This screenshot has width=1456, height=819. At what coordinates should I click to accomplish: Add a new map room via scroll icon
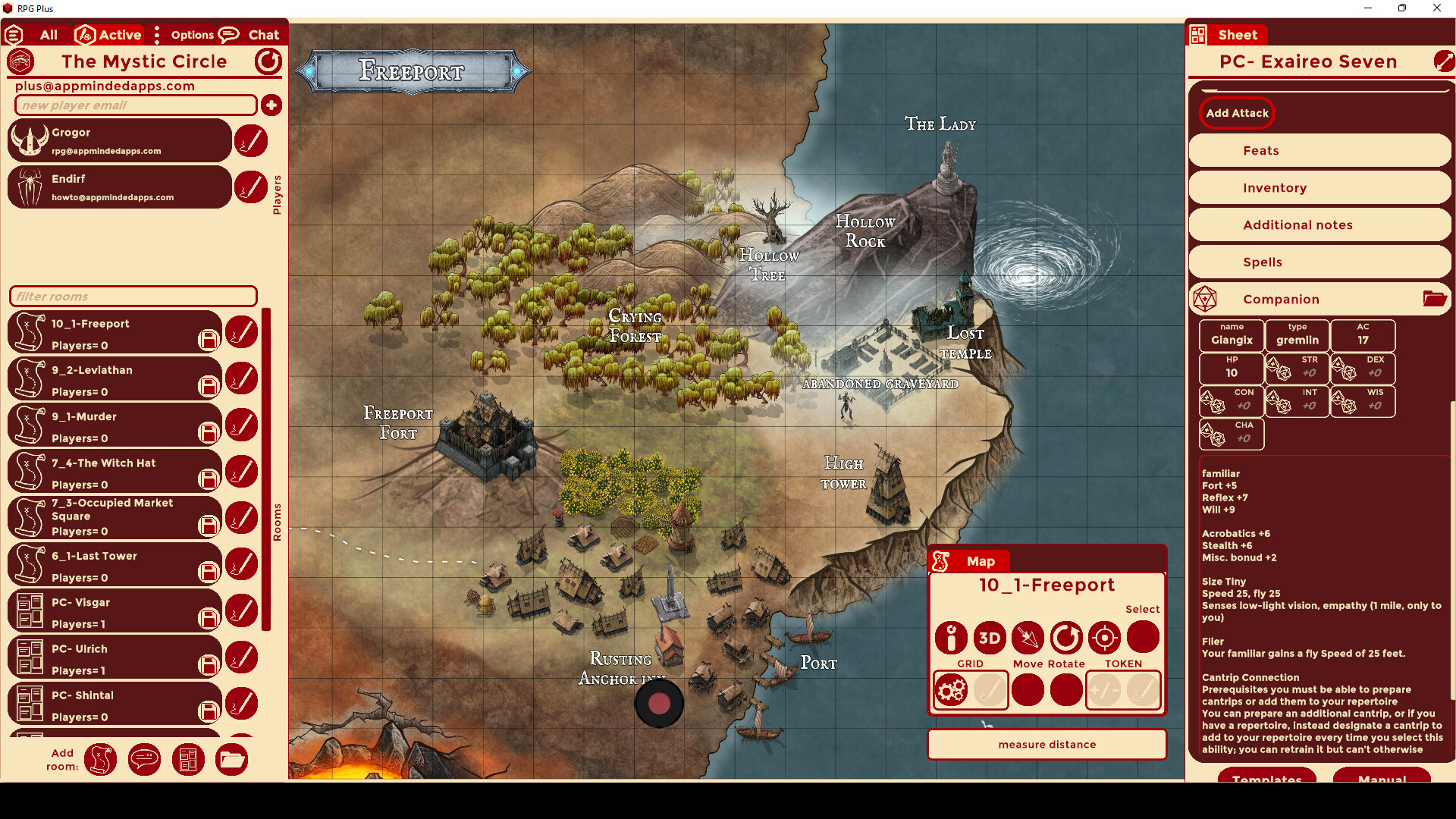[101, 760]
